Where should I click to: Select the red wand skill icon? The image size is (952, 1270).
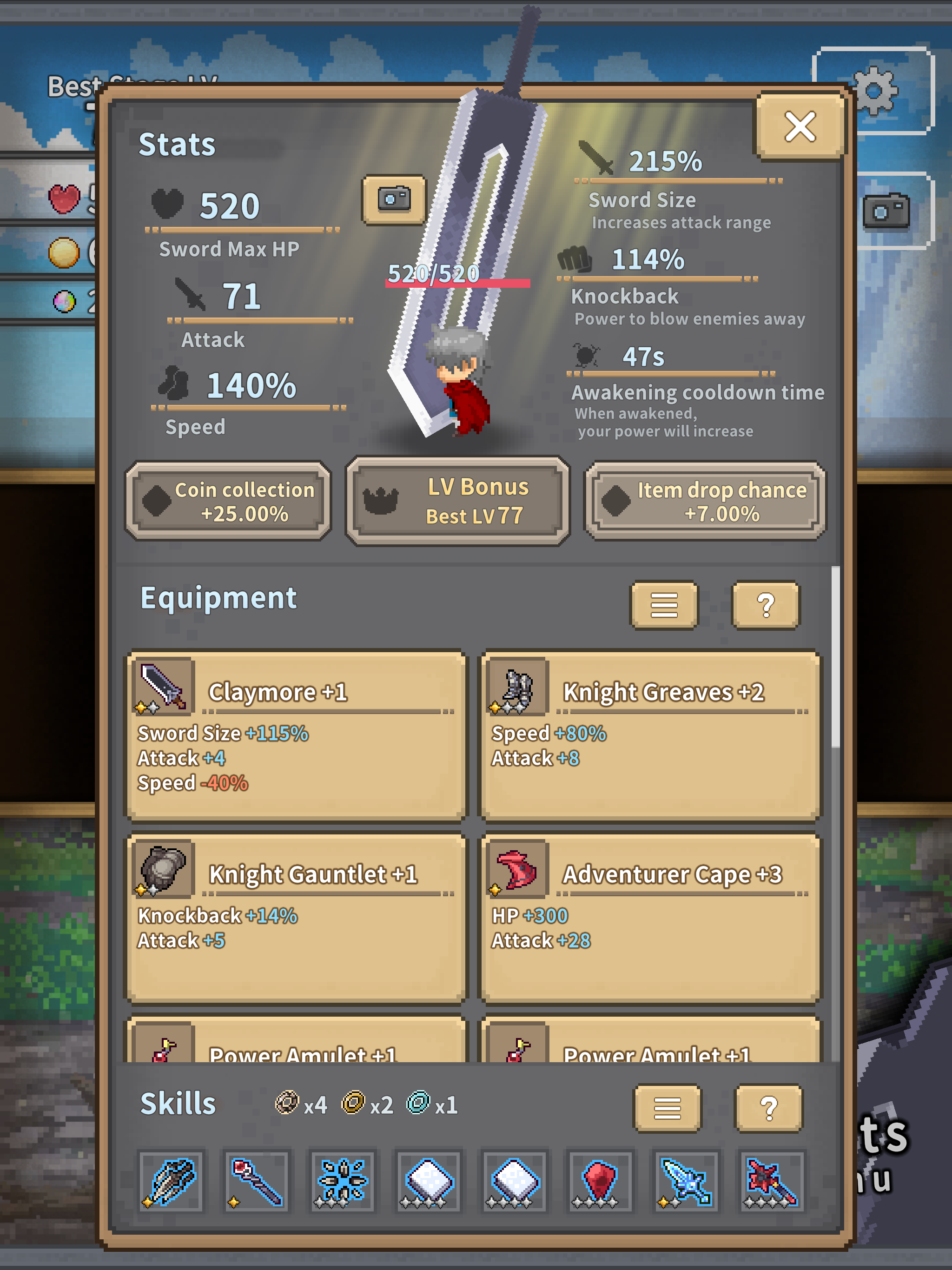click(256, 1181)
